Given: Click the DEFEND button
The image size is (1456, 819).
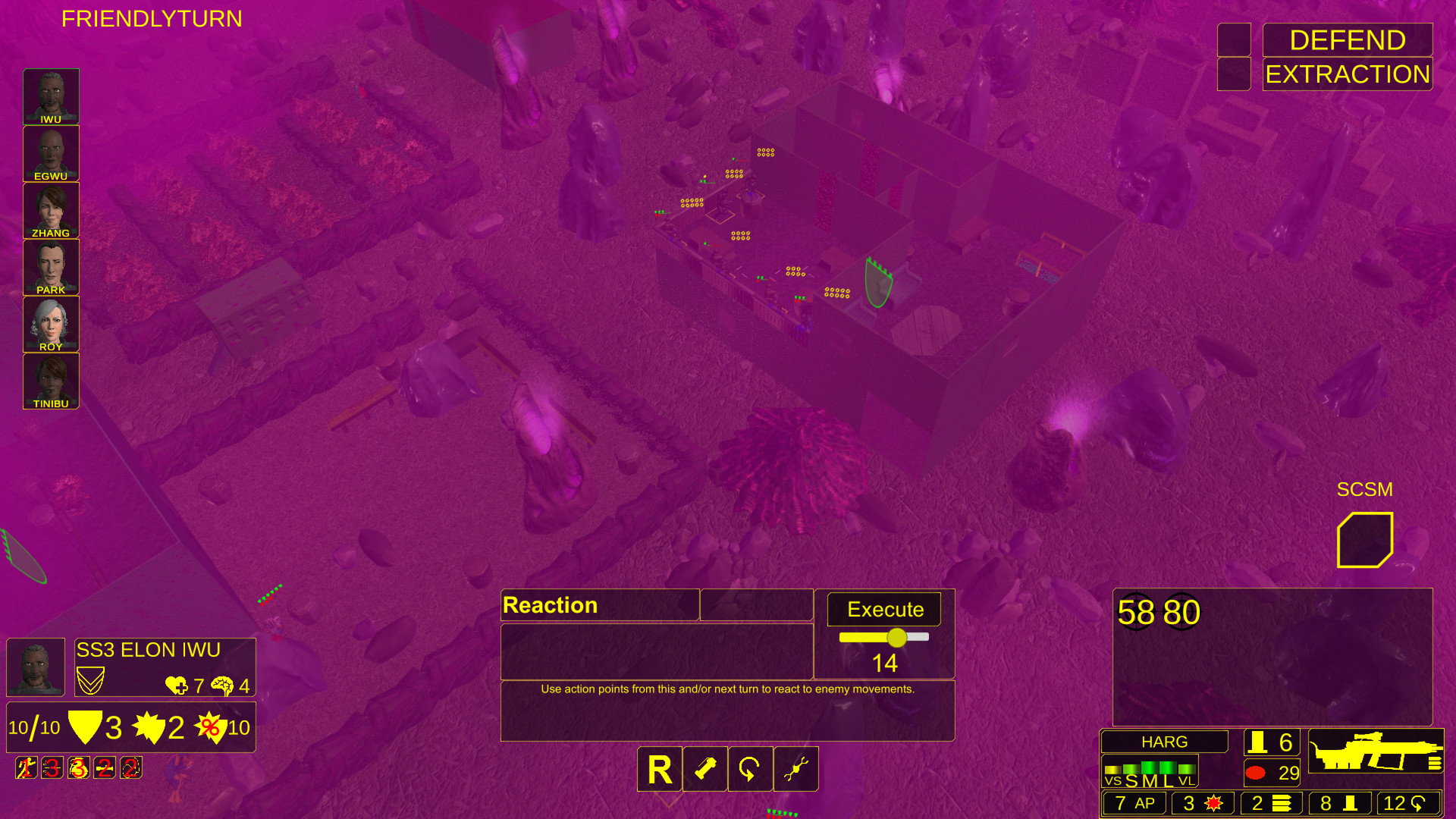Looking at the screenshot, I should point(1348,39).
